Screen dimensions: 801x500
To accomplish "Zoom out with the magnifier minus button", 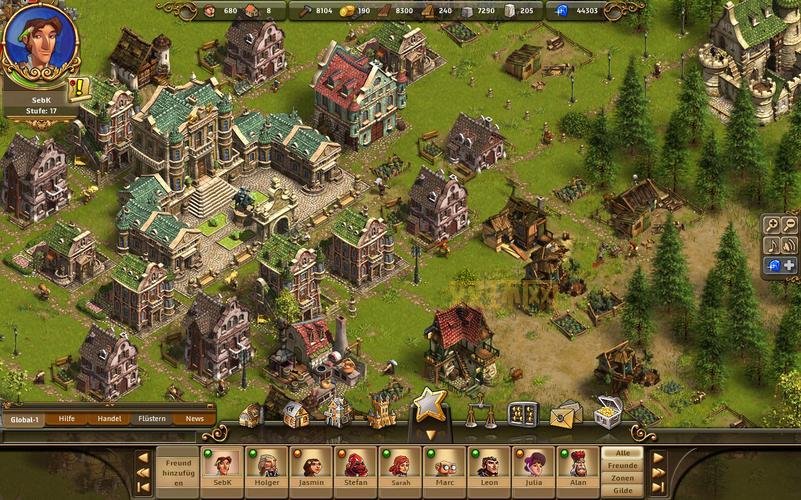I will (790, 224).
